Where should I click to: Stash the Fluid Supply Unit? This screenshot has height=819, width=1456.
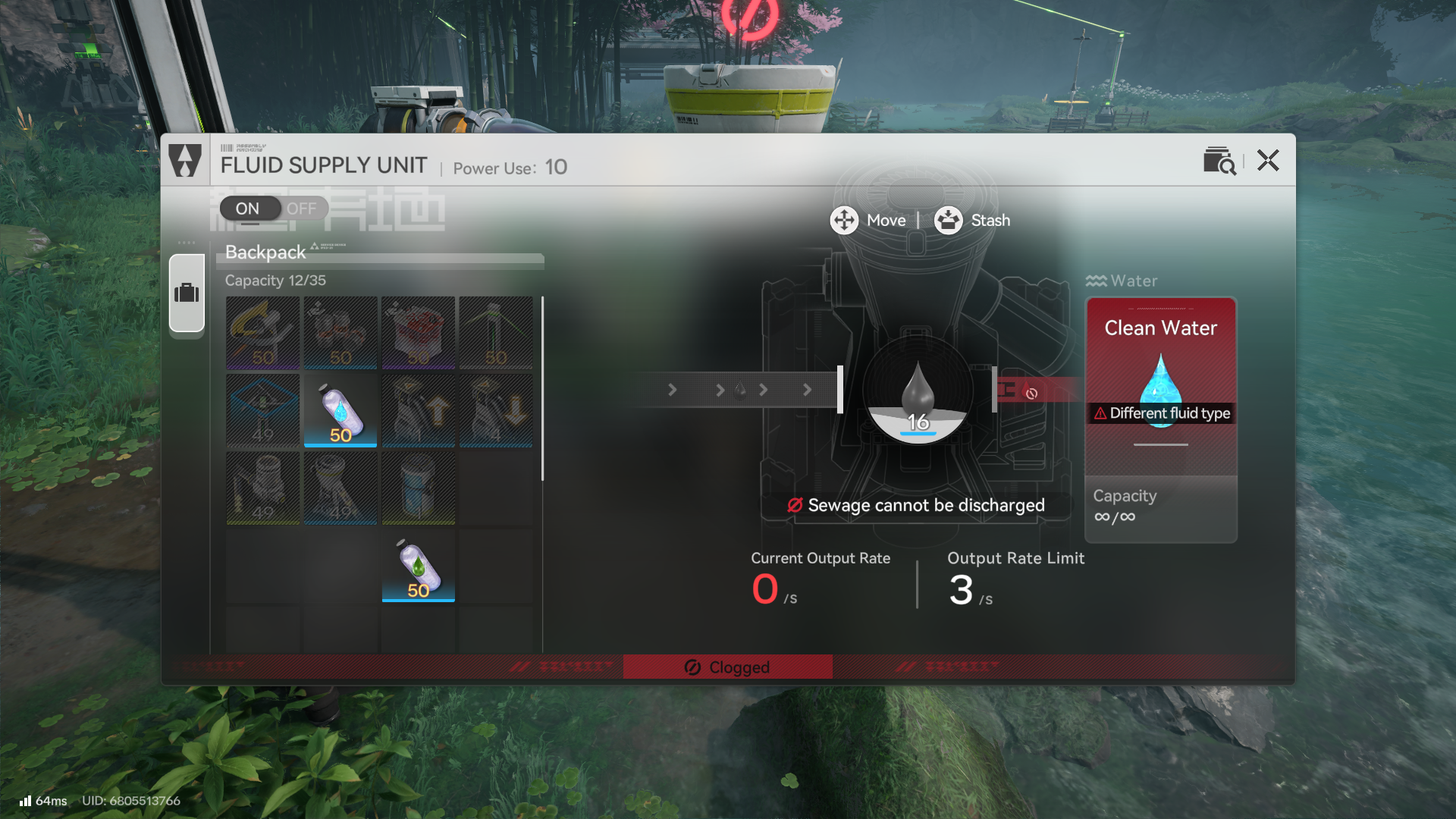(x=972, y=221)
